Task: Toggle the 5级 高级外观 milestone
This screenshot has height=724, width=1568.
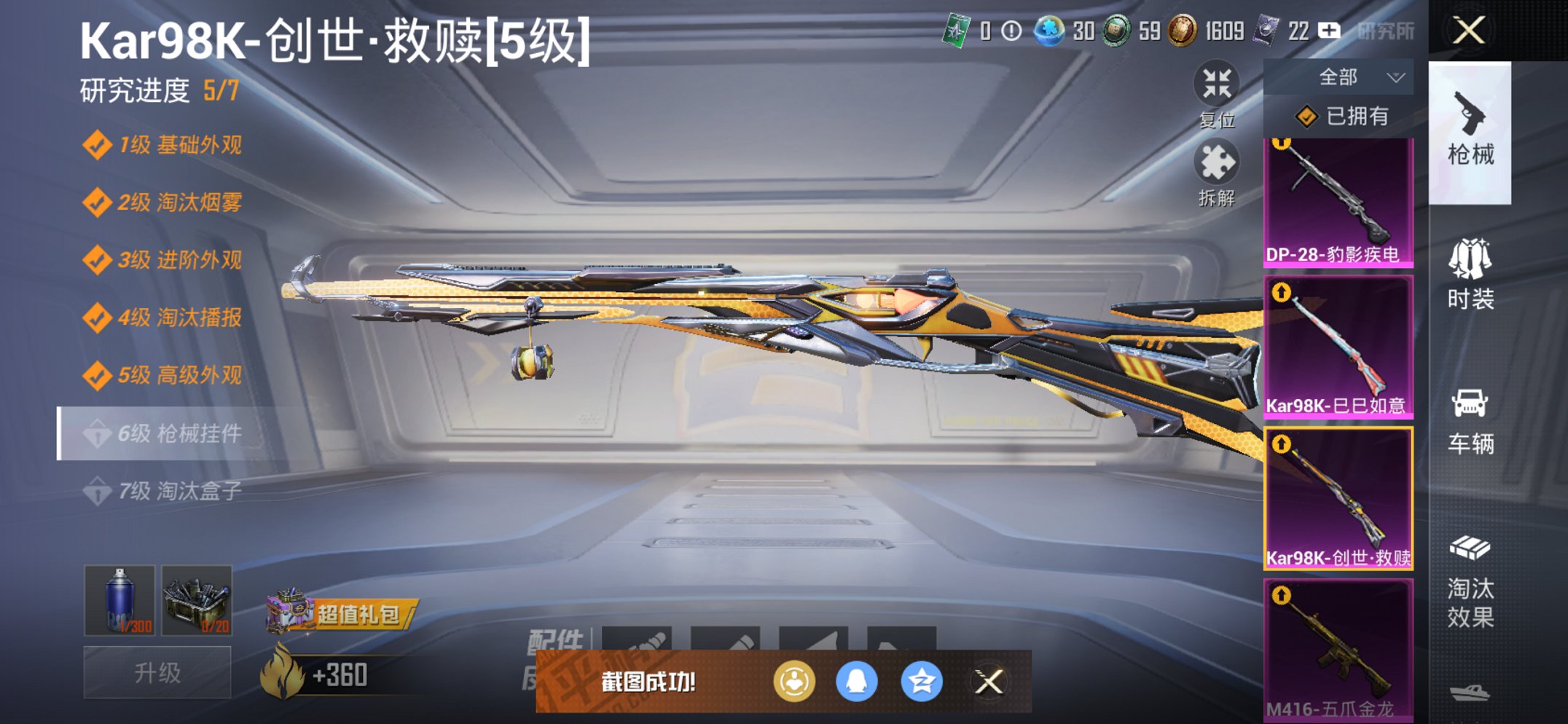Action: (168, 376)
